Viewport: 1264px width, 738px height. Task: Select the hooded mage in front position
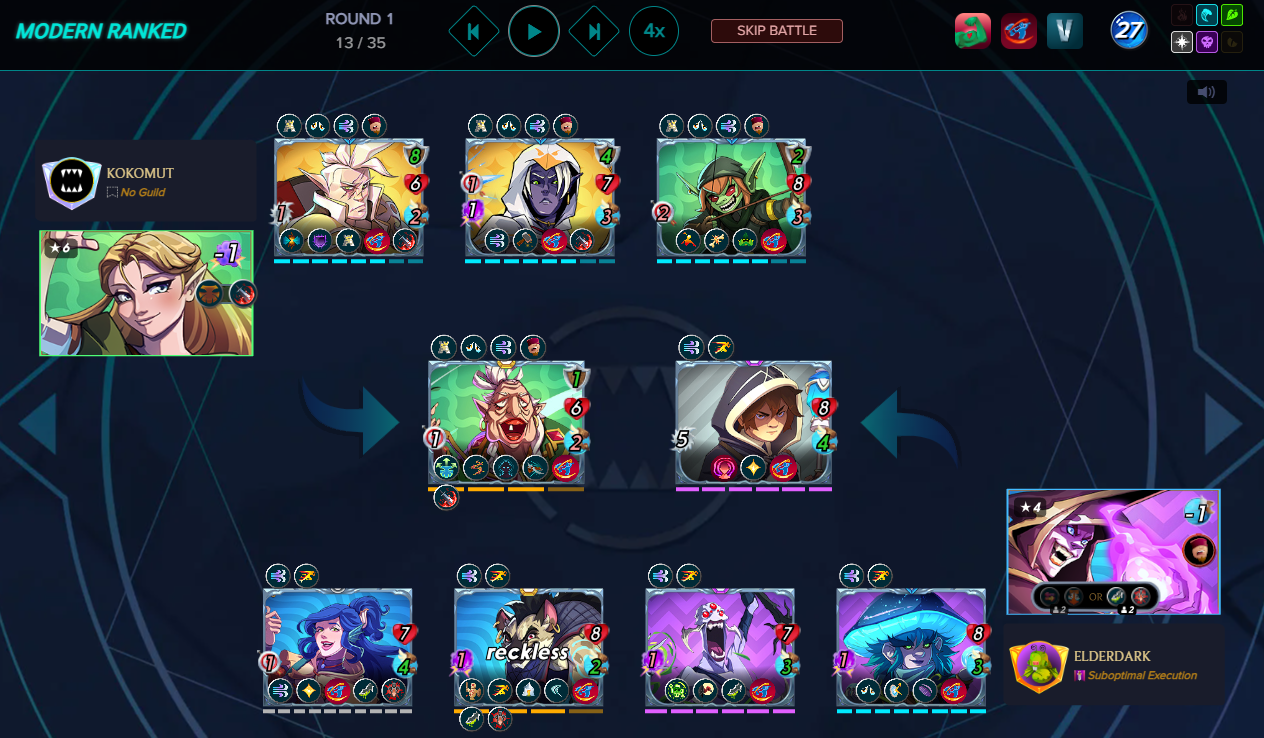(x=753, y=422)
